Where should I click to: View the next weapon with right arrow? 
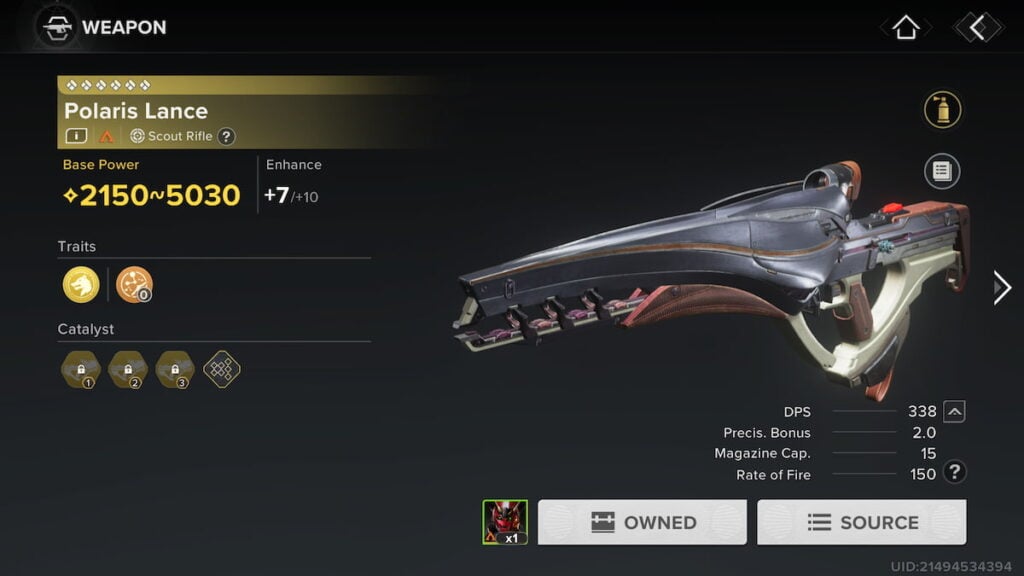[1001, 288]
